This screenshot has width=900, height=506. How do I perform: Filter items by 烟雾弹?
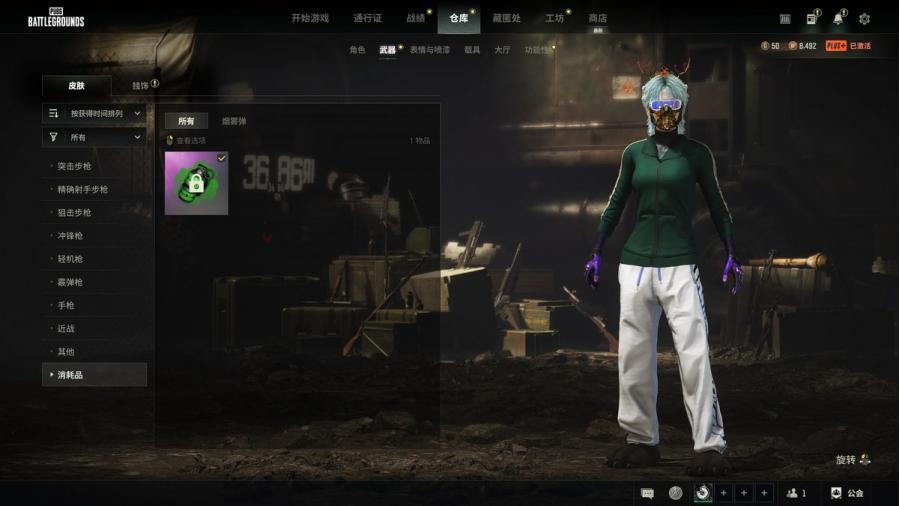(234, 121)
